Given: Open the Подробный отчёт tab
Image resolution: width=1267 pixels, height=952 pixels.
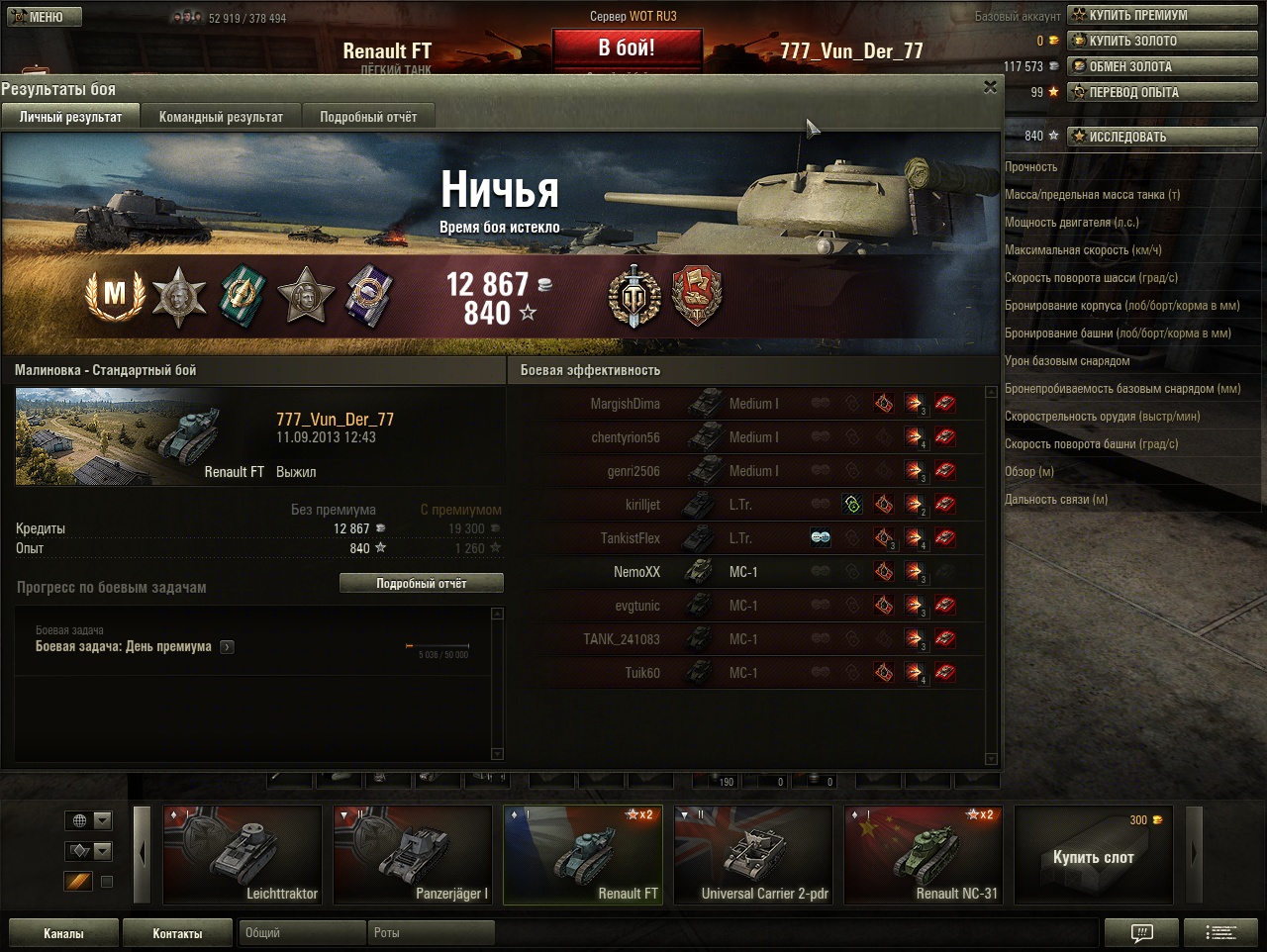Looking at the screenshot, I should pyautogui.click(x=368, y=117).
